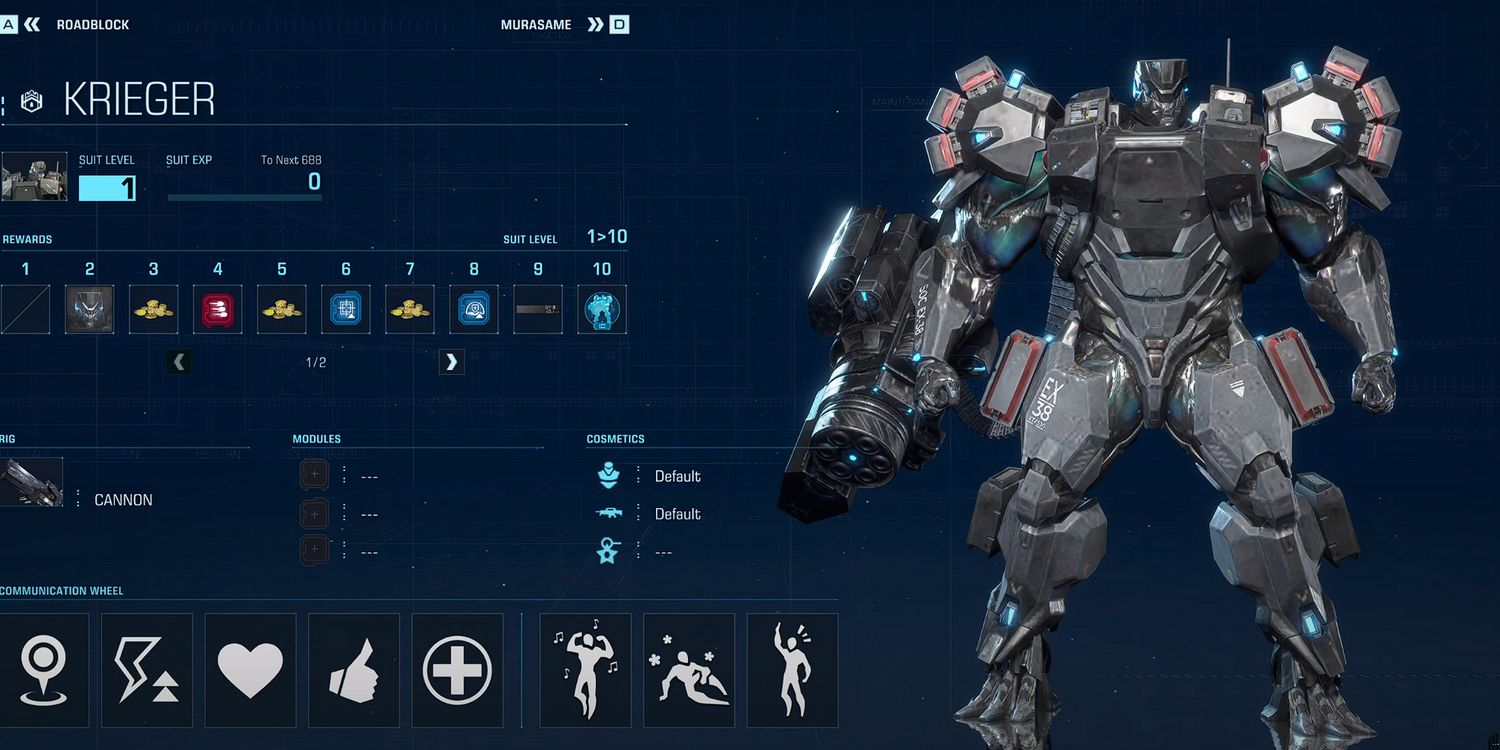This screenshot has width=1500, height=750.
Task: Select the level 10 blue exosuit reward
Action: [x=602, y=309]
